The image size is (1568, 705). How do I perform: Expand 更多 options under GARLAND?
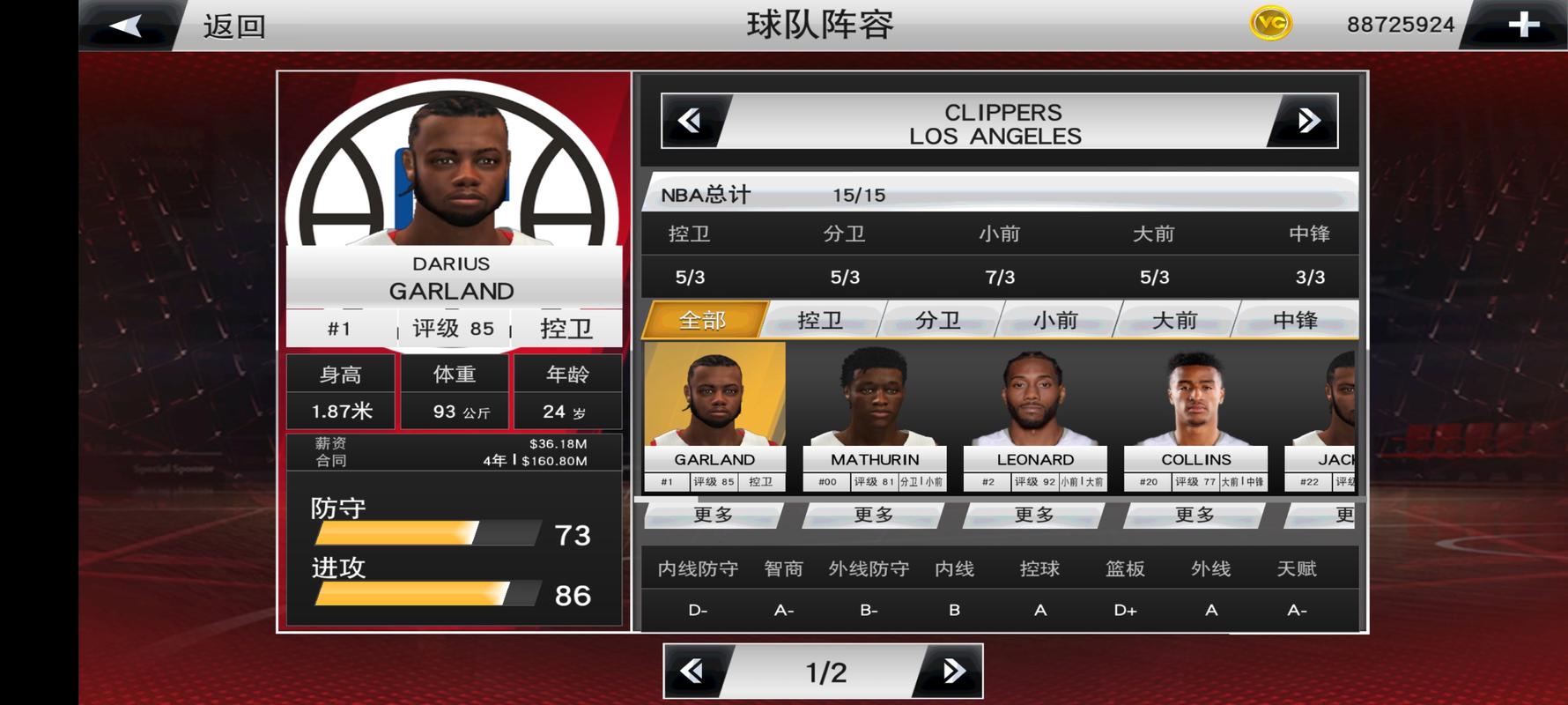[x=715, y=516]
